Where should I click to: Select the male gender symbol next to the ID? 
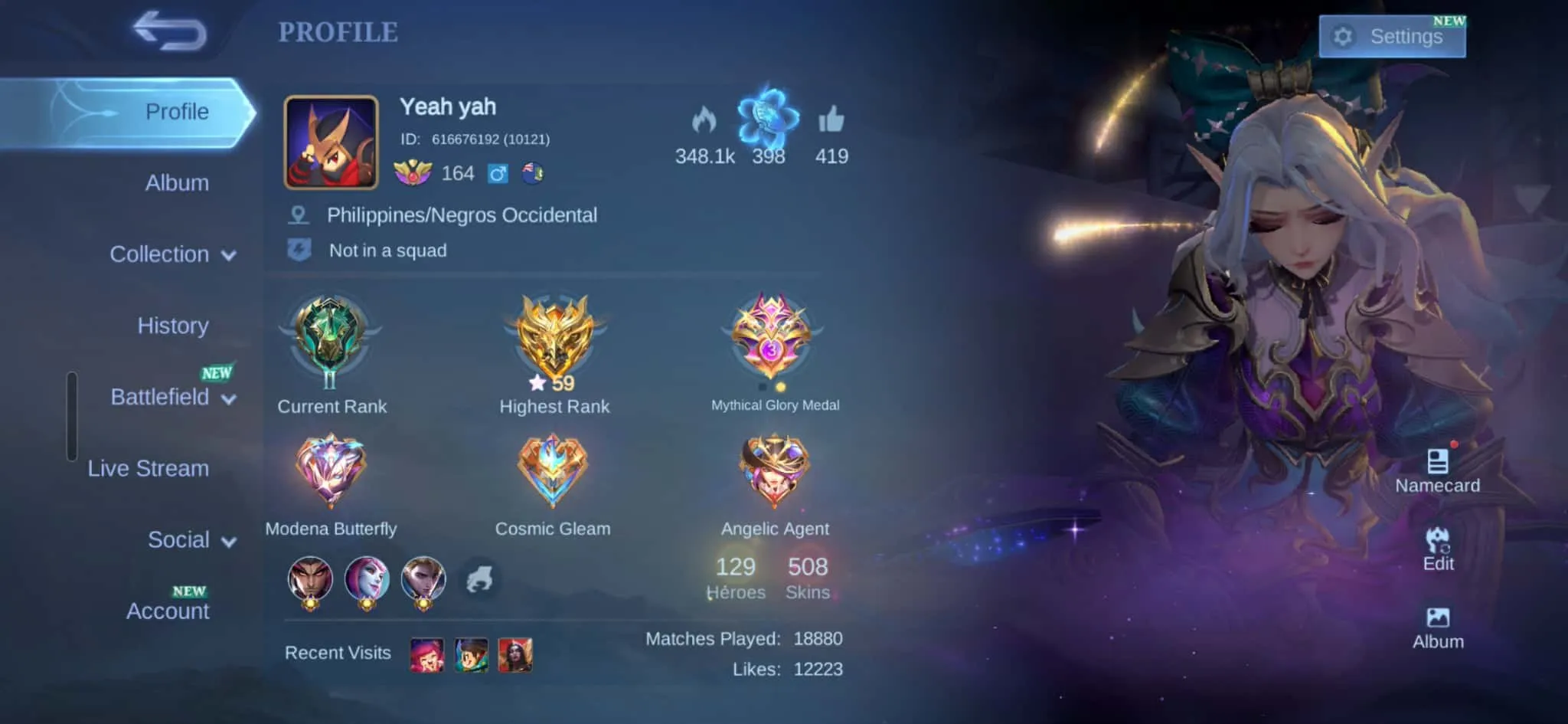499,173
